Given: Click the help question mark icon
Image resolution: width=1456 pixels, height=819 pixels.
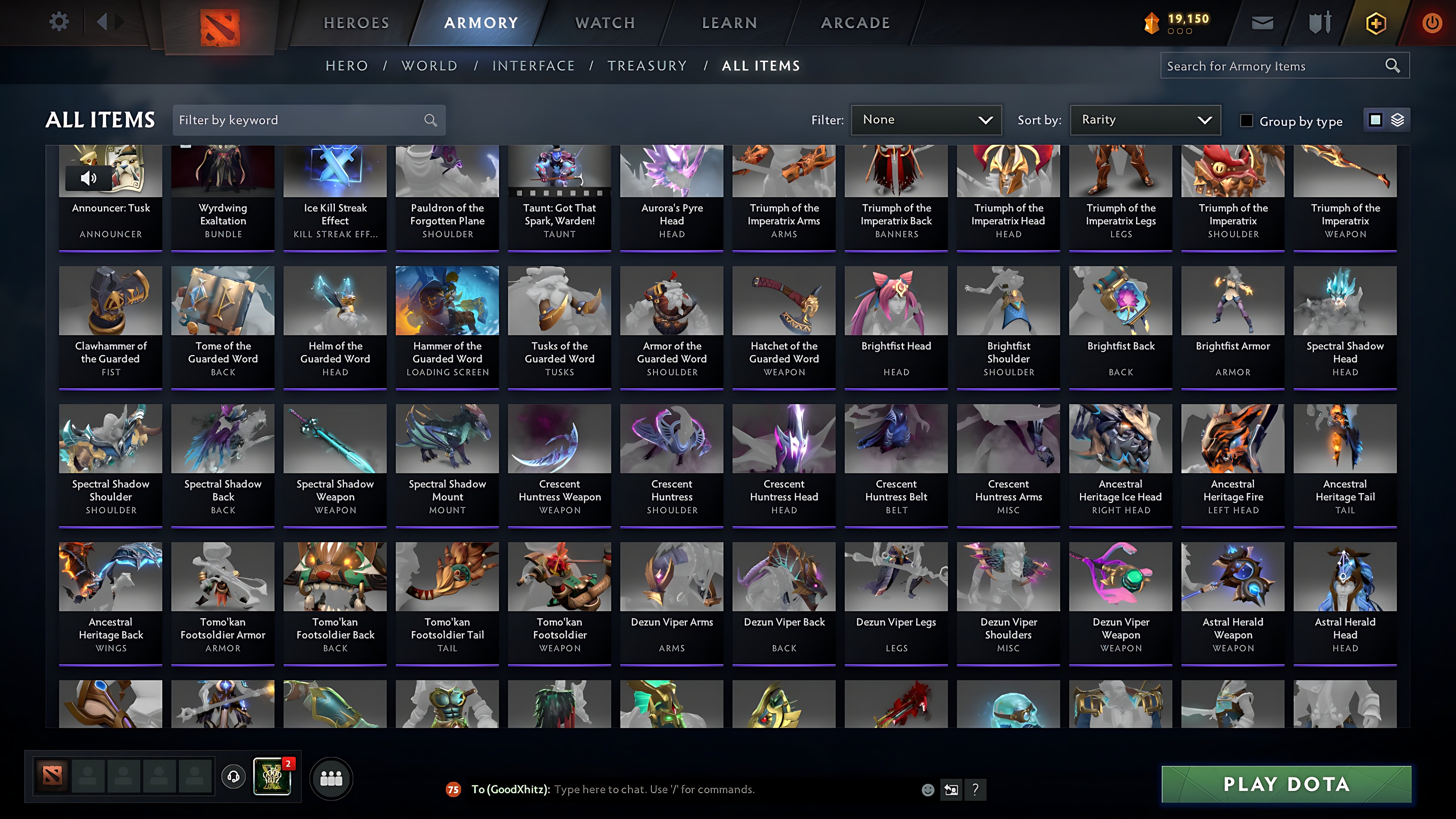Looking at the screenshot, I should [975, 790].
